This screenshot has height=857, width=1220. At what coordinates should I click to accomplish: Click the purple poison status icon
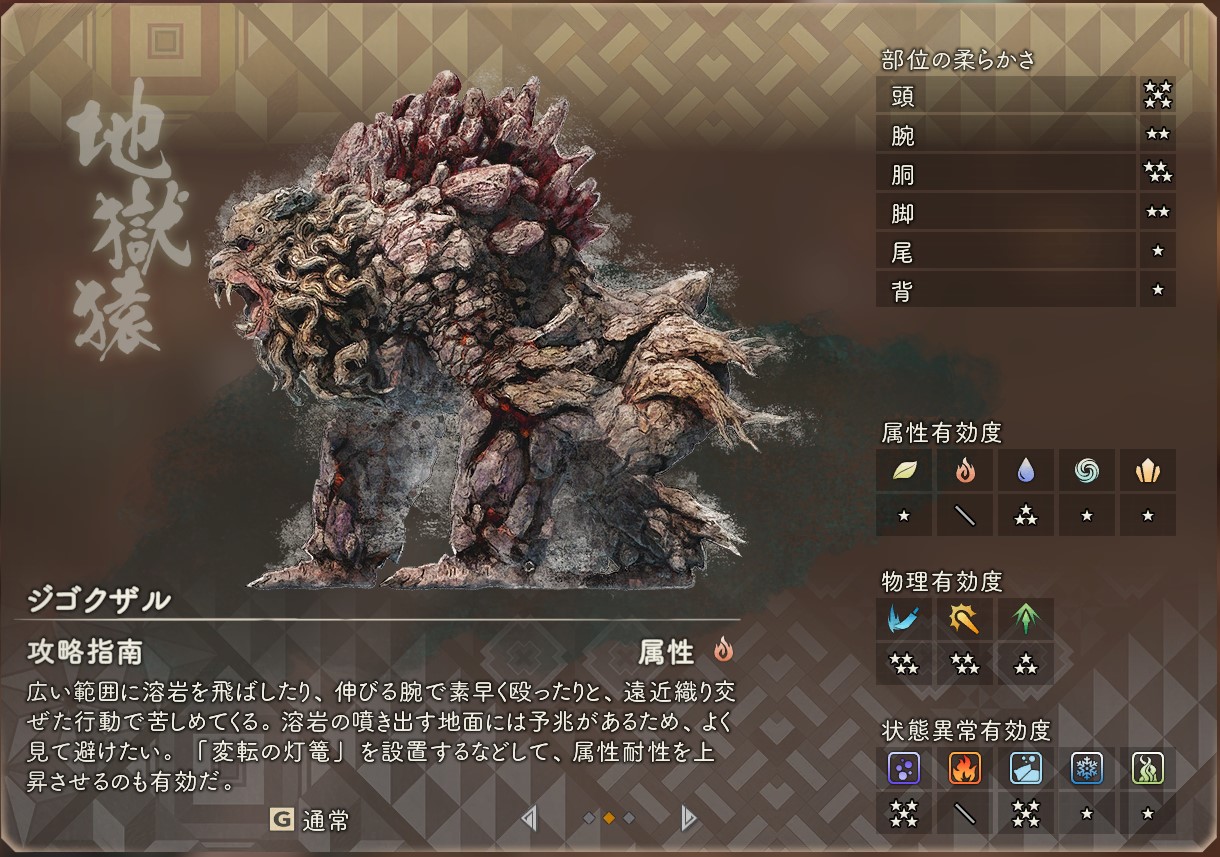(x=904, y=768)
